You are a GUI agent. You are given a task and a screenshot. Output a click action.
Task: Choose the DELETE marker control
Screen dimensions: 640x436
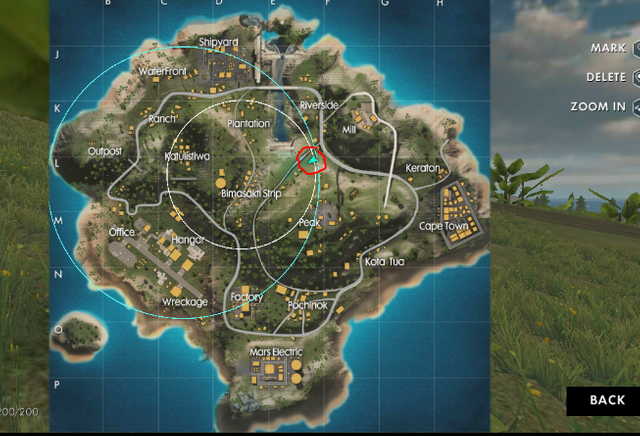click(x=606, y=77)
